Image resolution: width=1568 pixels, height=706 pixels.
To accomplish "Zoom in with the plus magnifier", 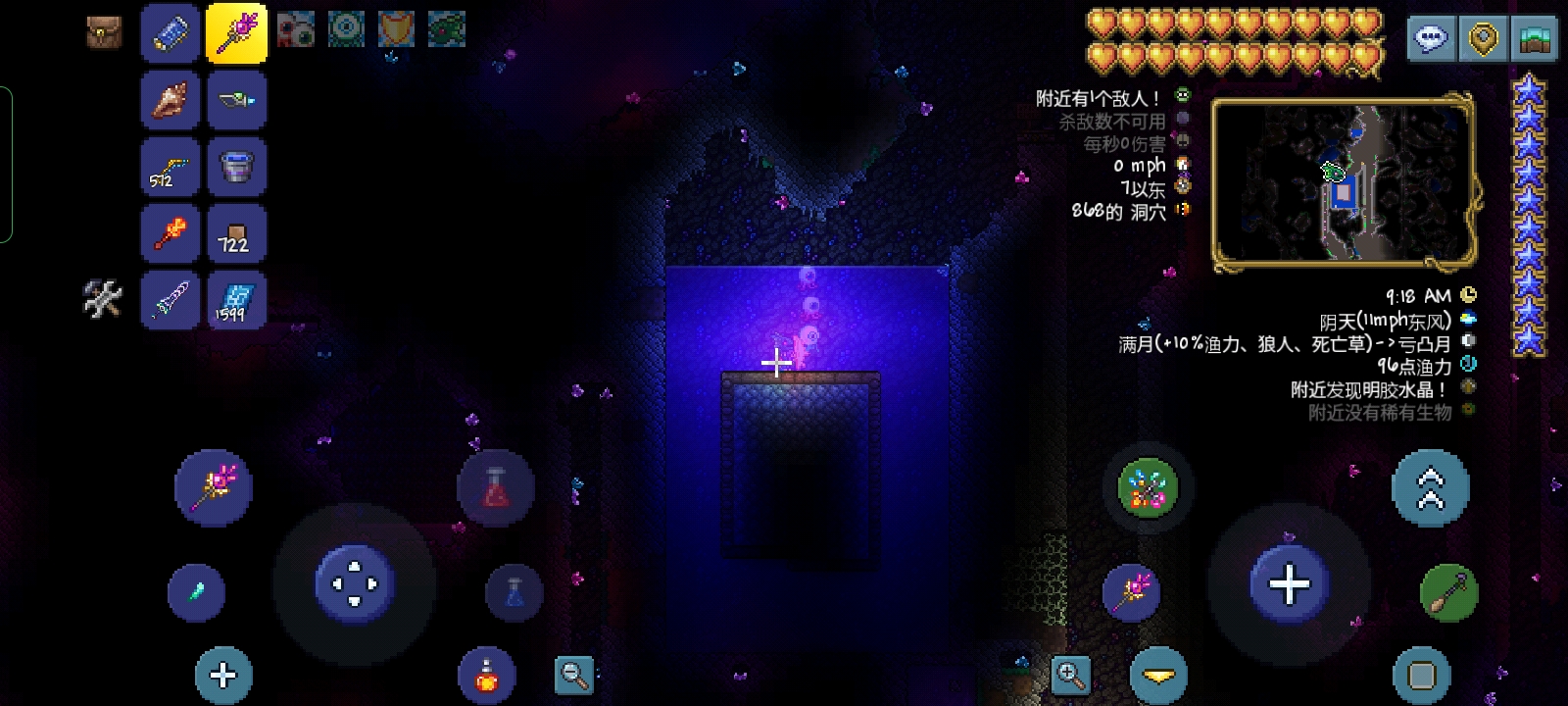I will click(1070, 675).
